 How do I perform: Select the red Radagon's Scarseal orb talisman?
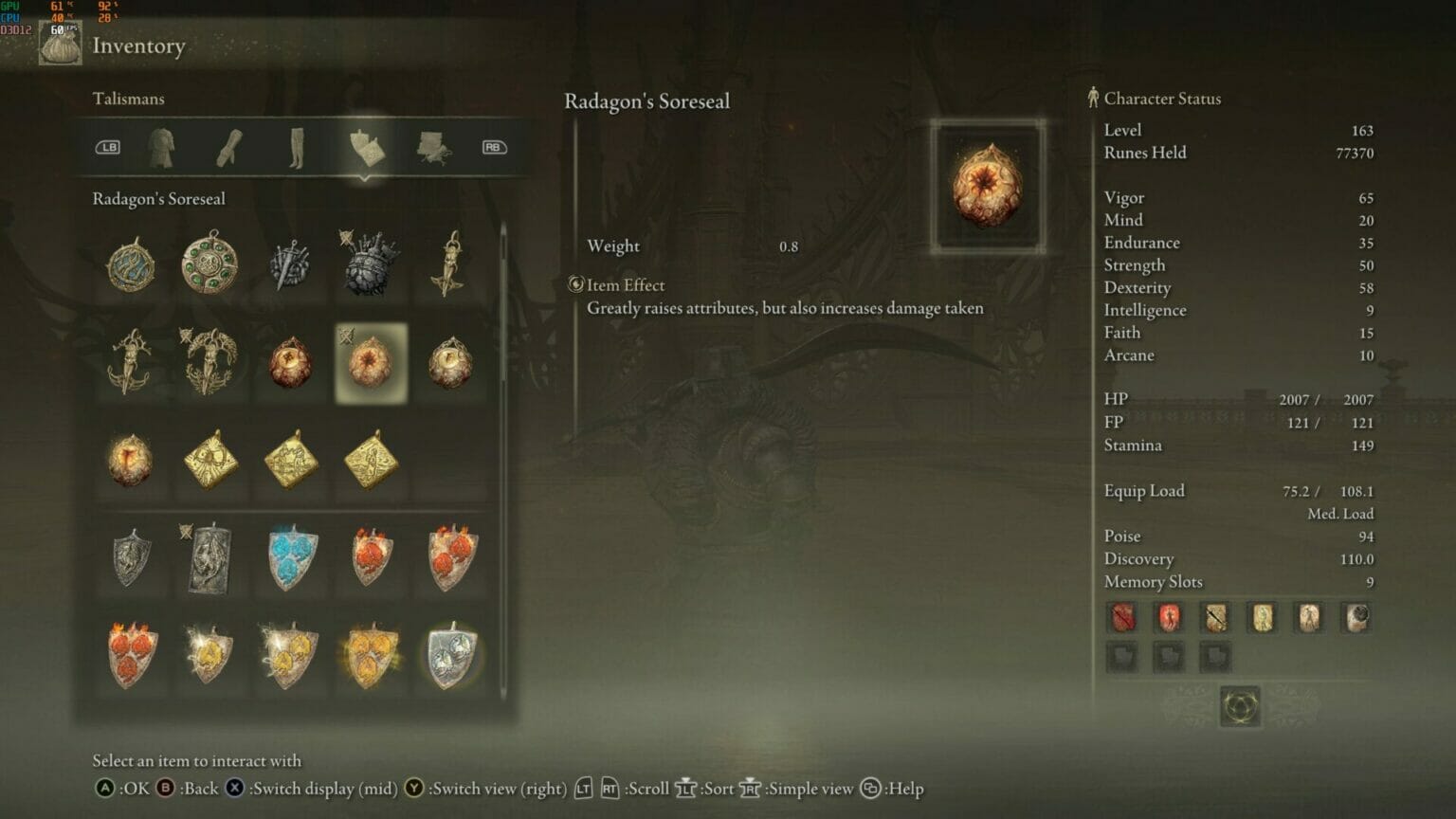pos(291,364)
